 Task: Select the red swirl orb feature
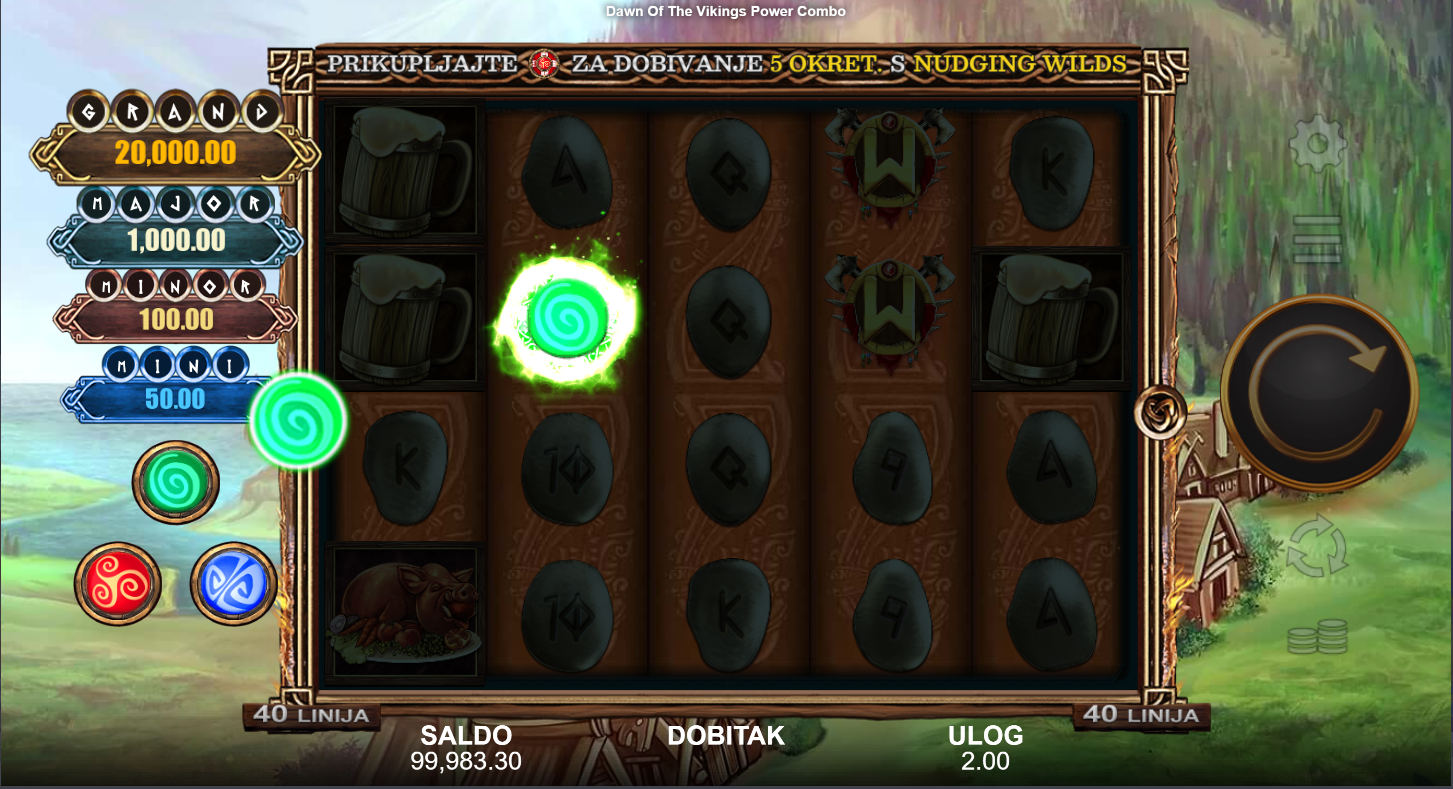pyautogui.click(x=118, y=584)
